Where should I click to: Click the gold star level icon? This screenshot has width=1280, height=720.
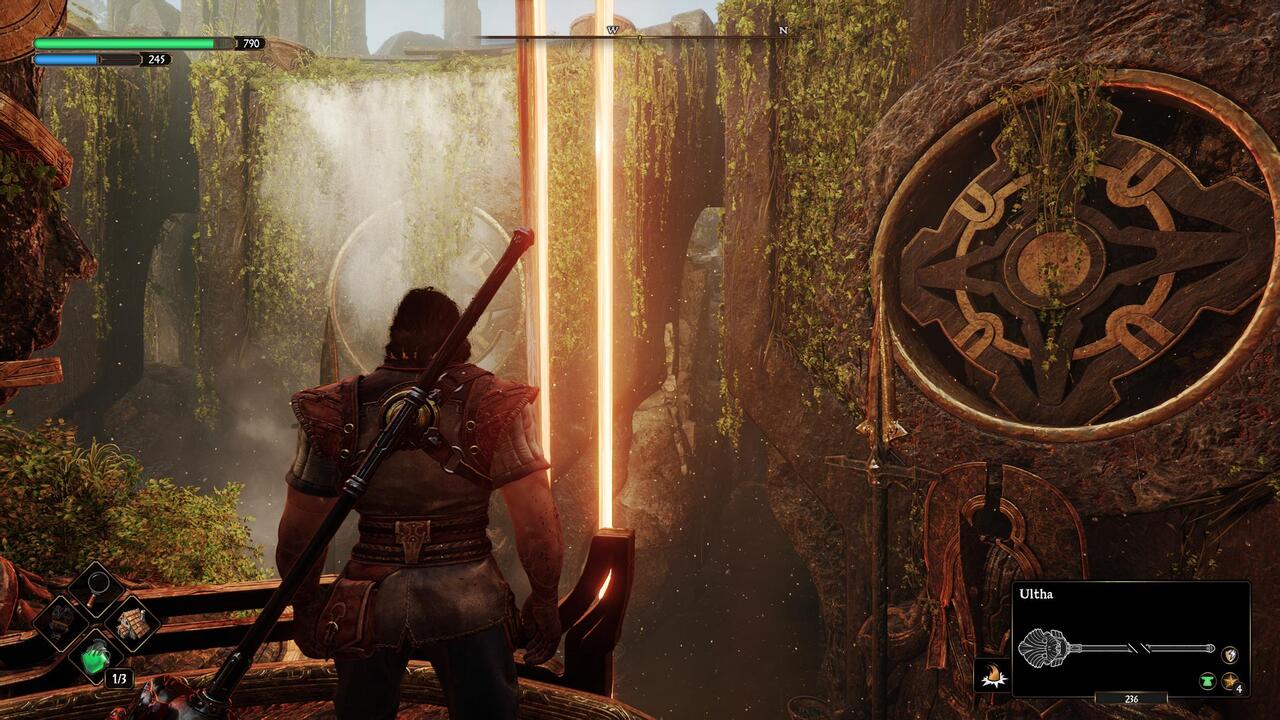pos(1231,681)
